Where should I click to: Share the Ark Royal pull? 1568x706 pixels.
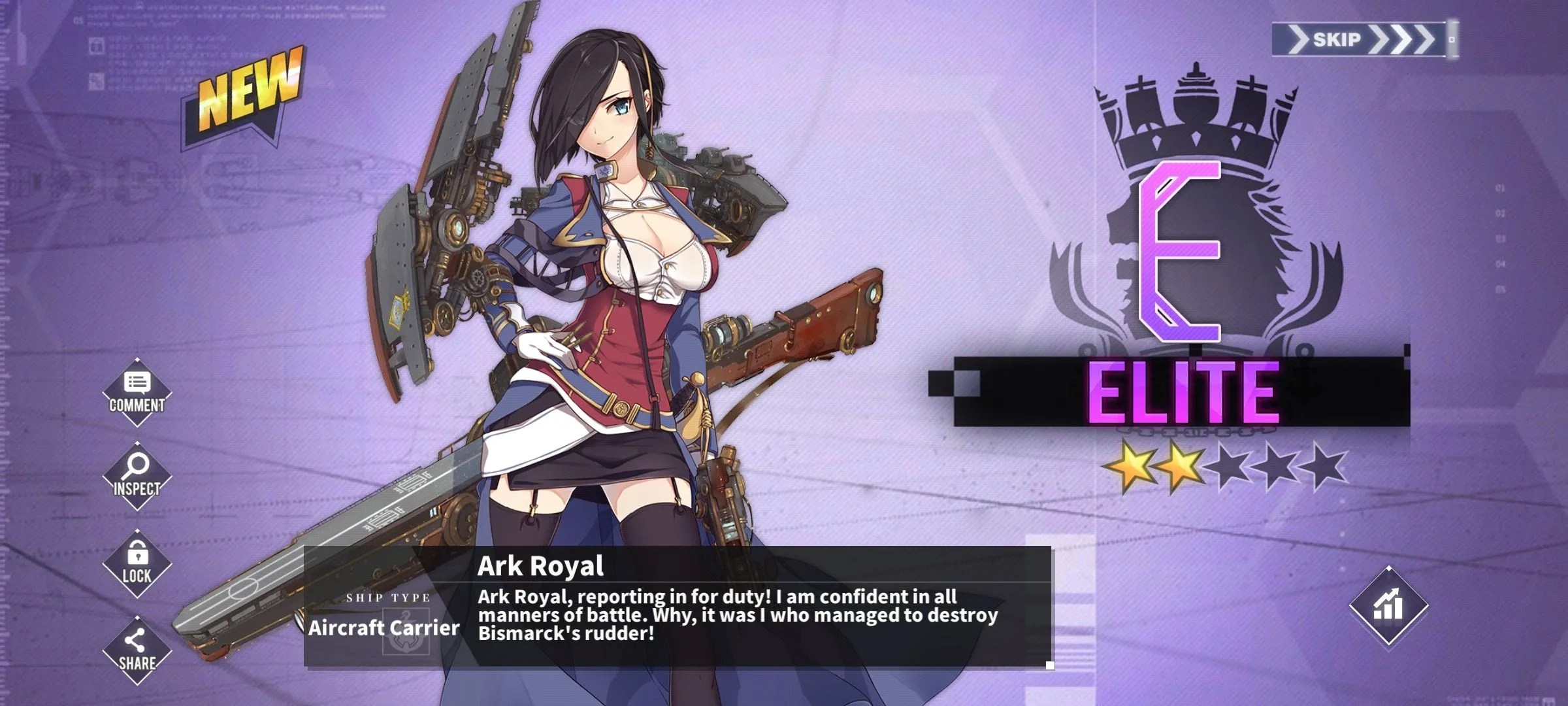(x=137, y=650)
